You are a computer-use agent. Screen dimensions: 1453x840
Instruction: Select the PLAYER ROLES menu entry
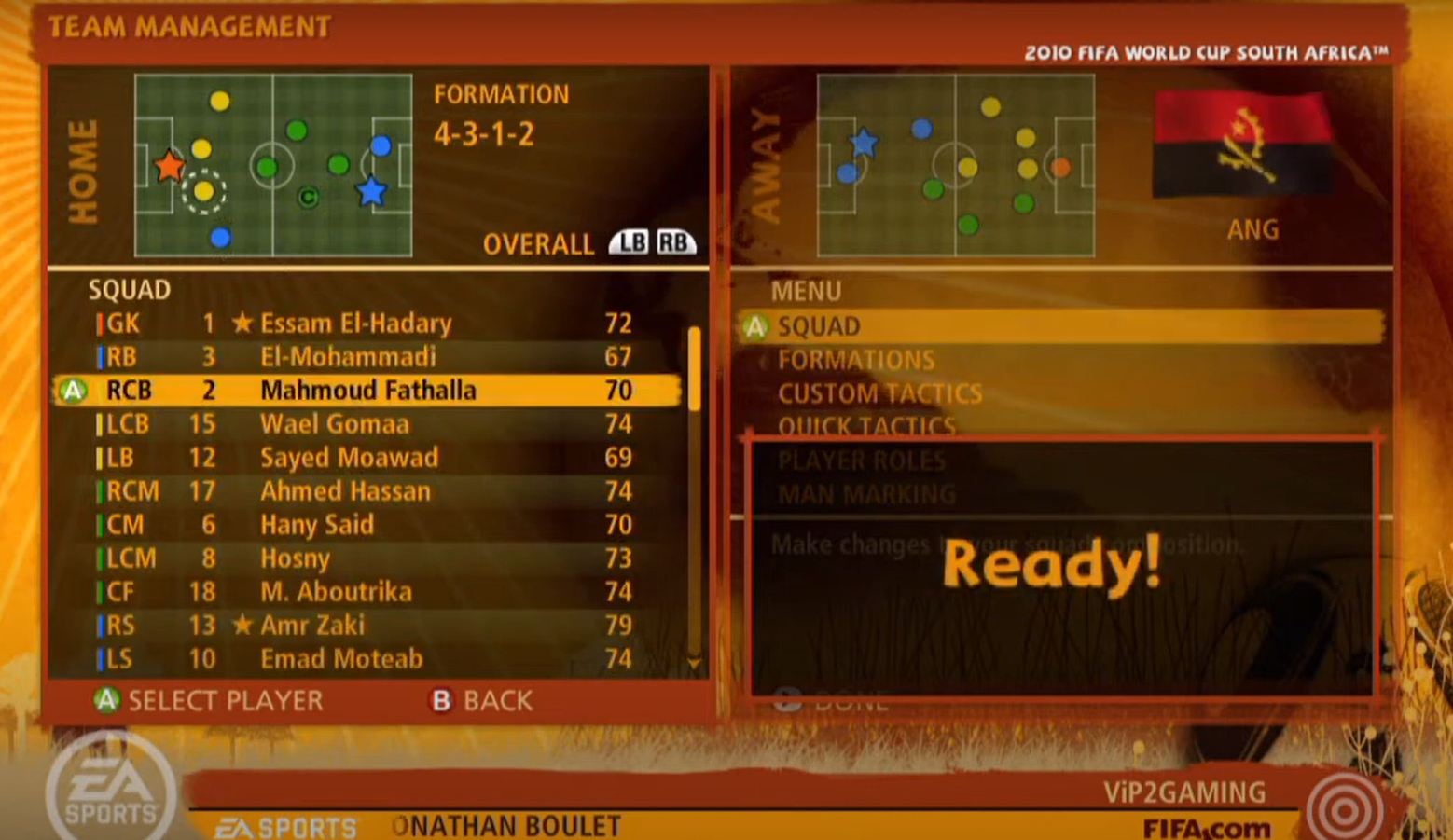(862, 460)
